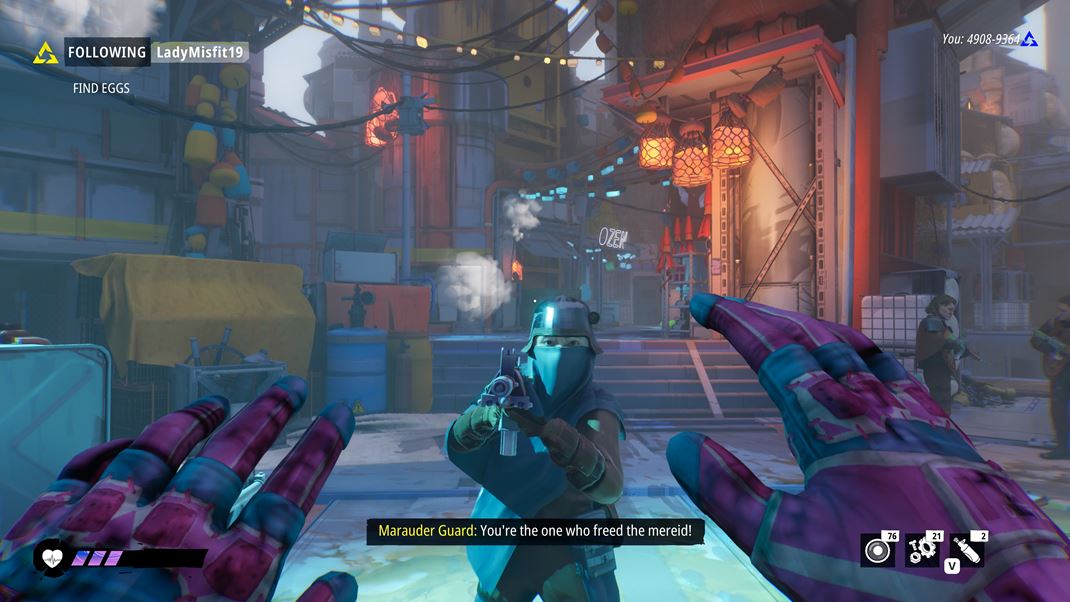Click the blue triangle emblem beside your score

pos(1030,40)
